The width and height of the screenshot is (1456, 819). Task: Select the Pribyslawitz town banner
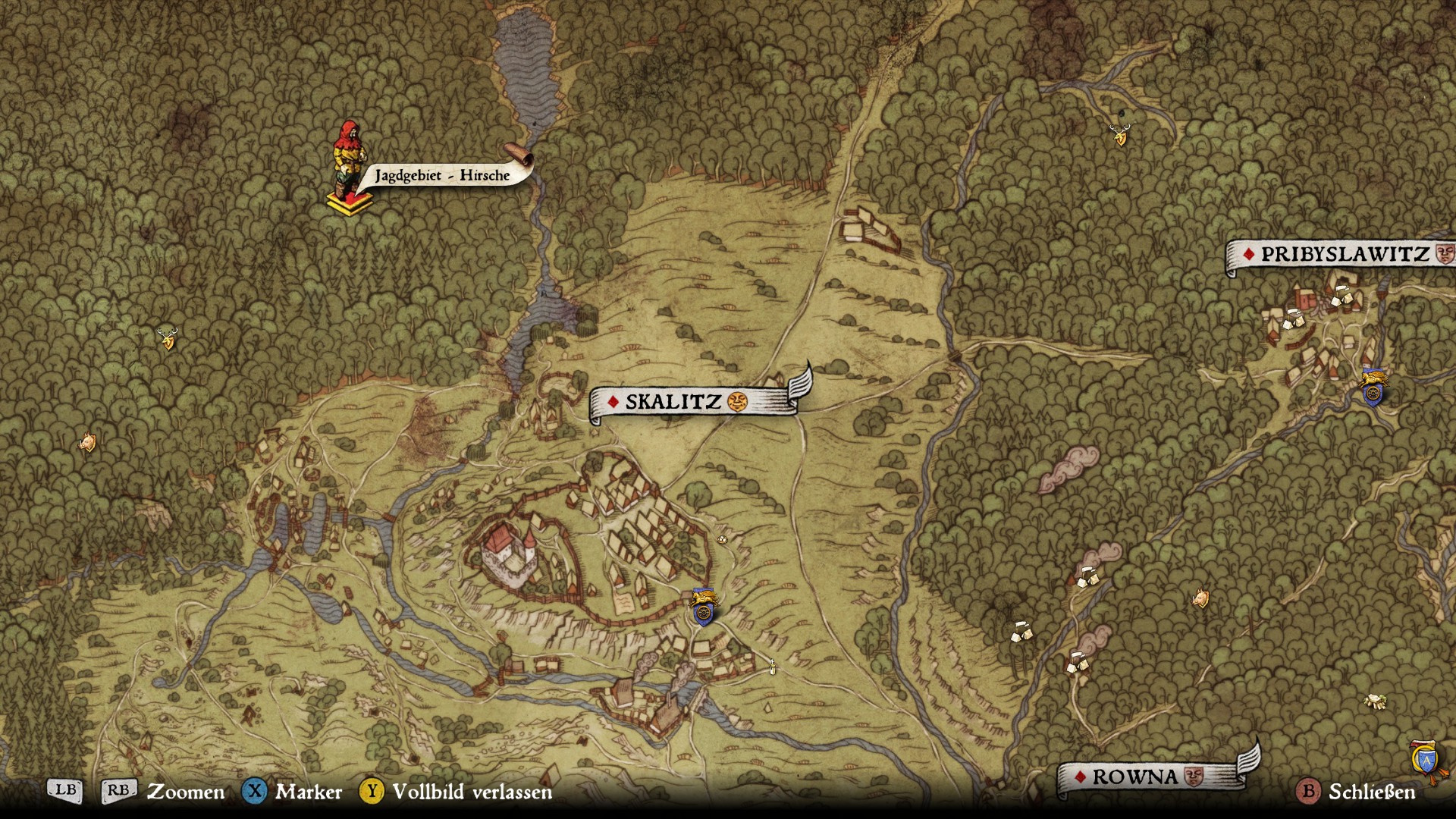[1342, 255]
